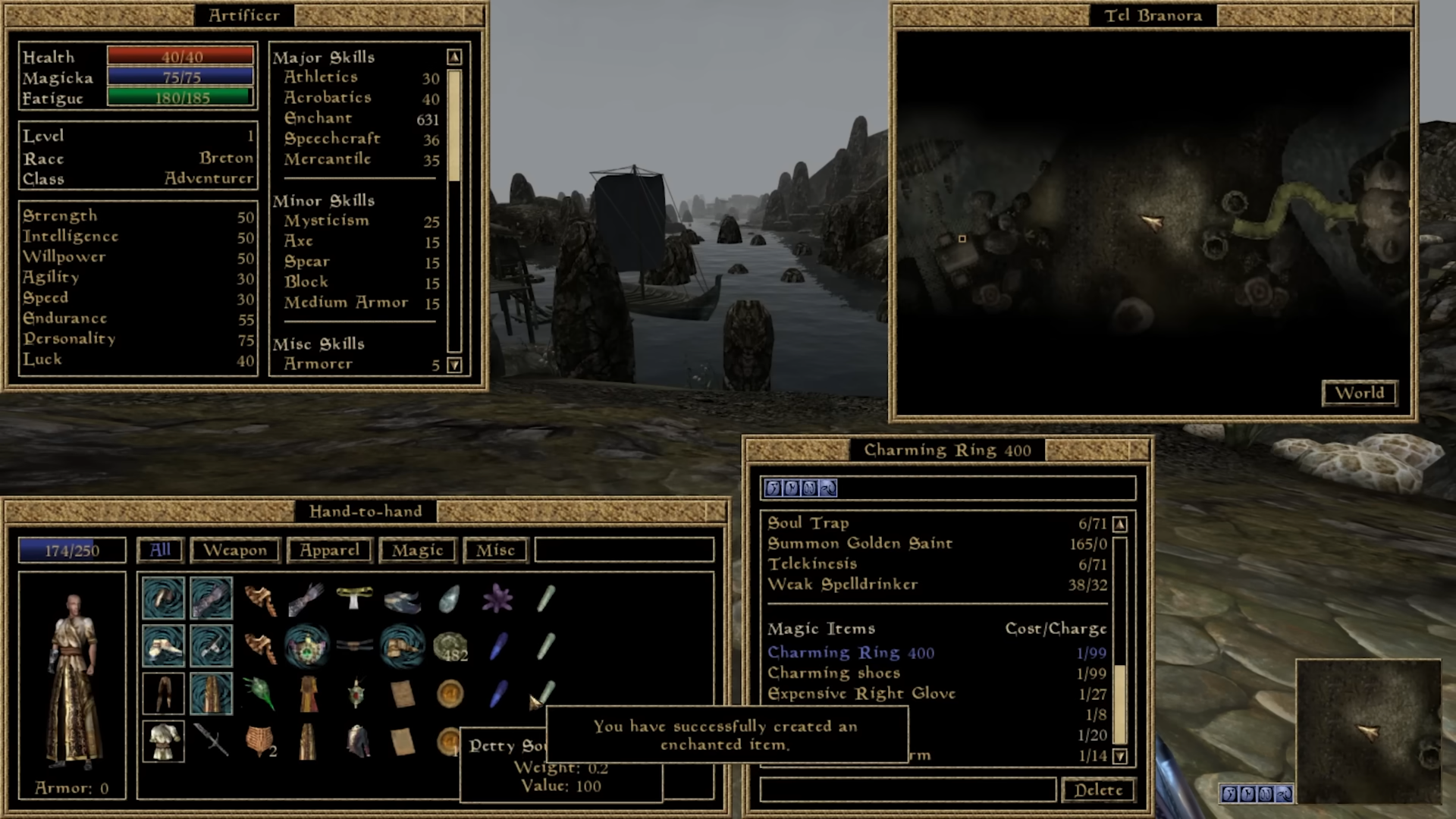This screenshot has width=1456, height=819.
Task: Enable the Misc item filter
Action: tap(494, 550)
